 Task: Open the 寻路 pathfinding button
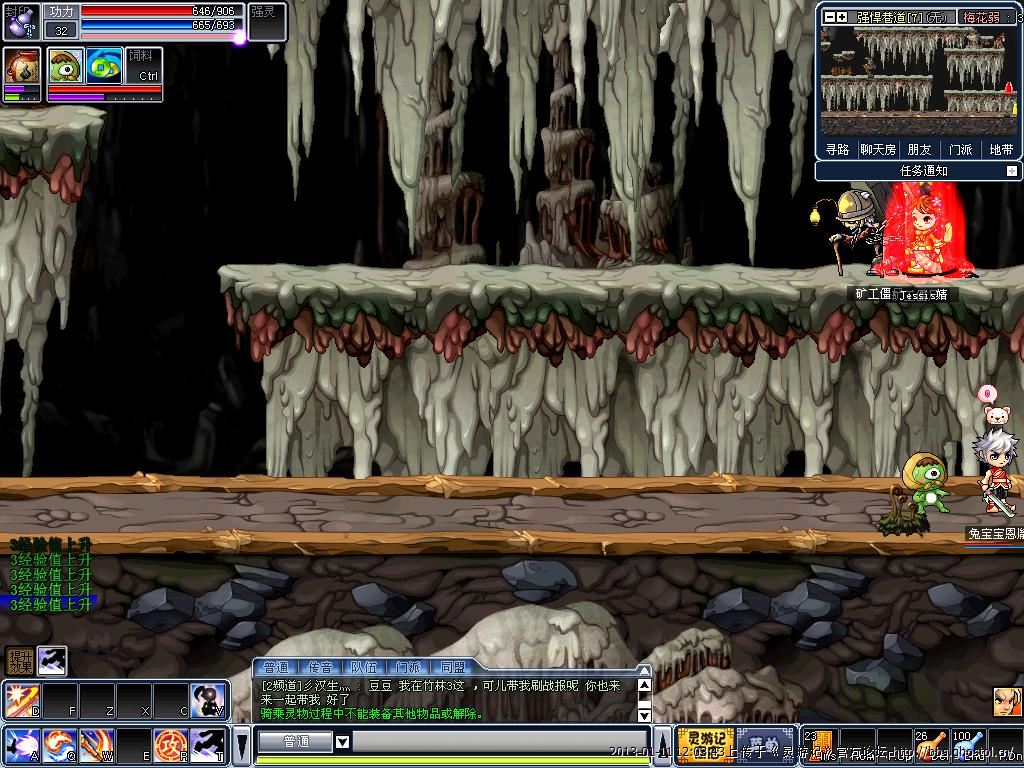click(837, 150)
